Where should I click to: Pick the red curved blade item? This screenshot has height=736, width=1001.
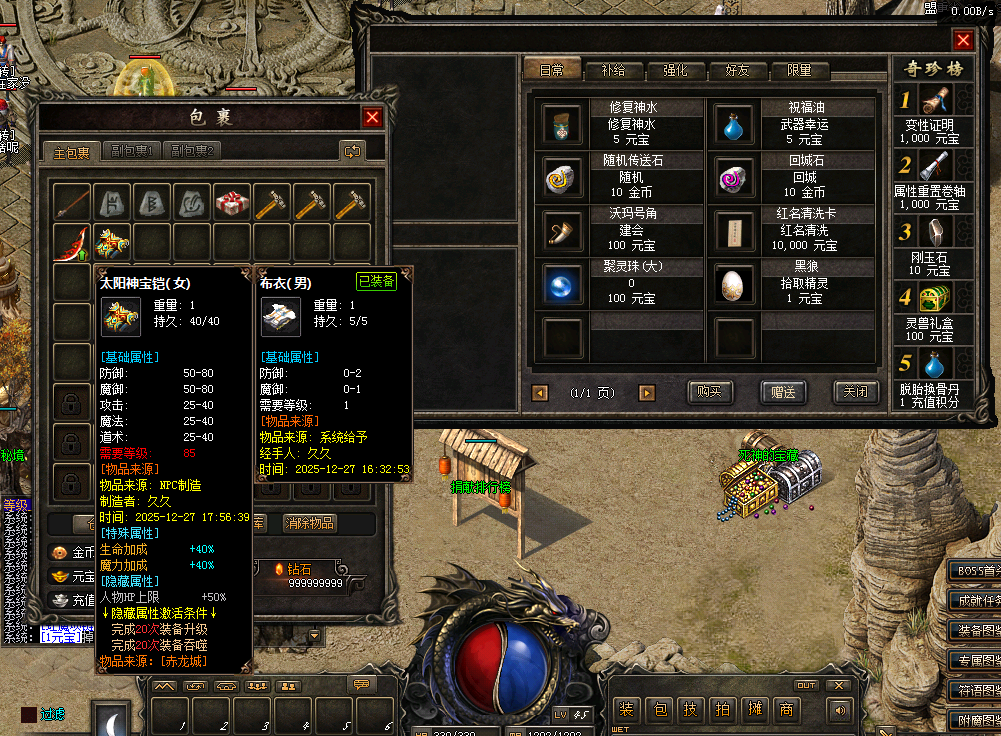pyautogui.click(x=73, y=243)
